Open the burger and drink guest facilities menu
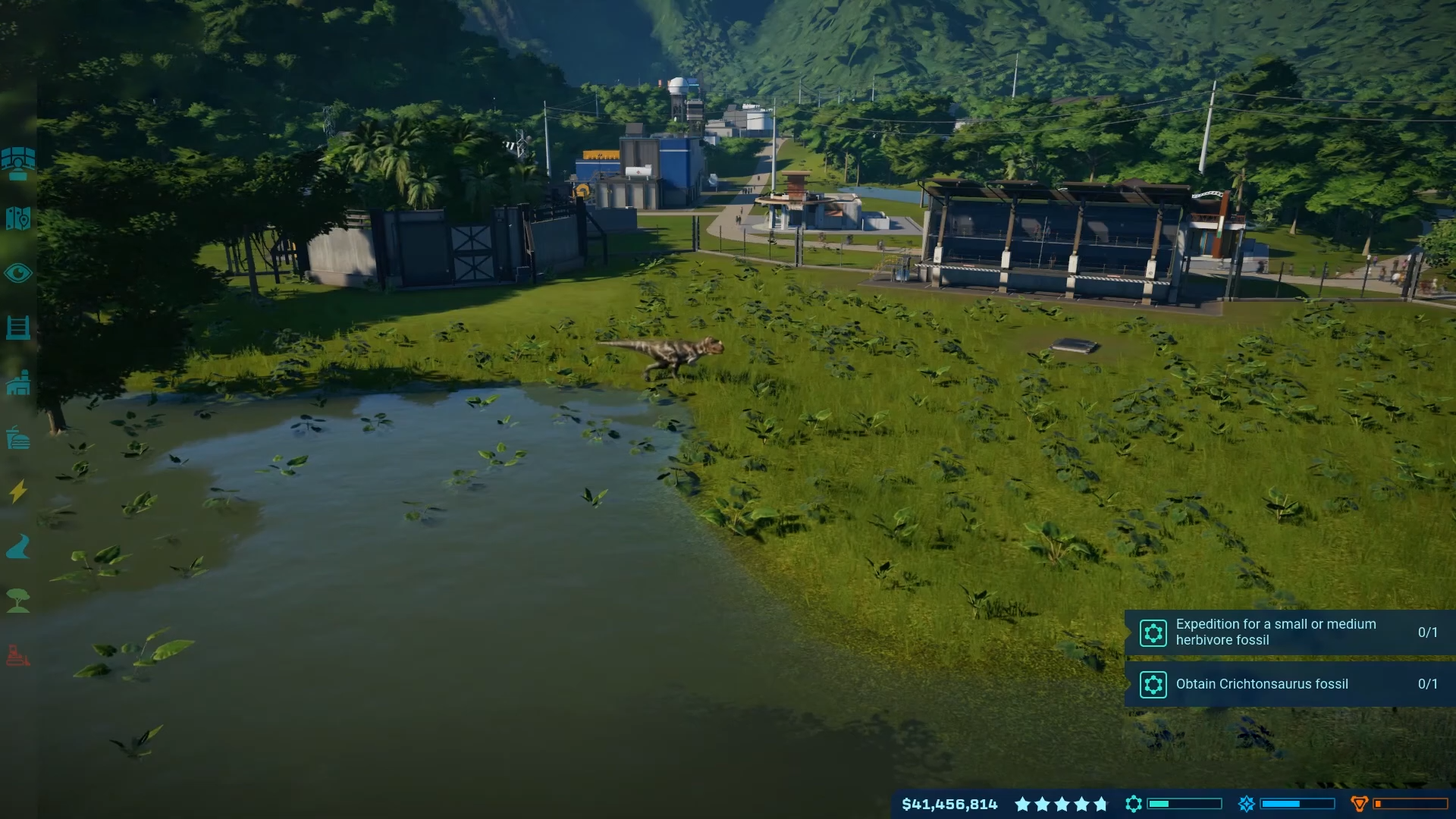 click(x=18, y=438)
